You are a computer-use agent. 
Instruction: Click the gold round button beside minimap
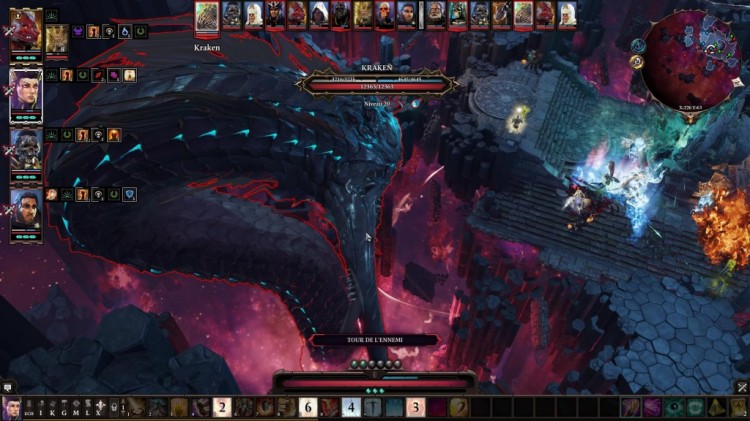pyautogui.click(x=636, y=61)
